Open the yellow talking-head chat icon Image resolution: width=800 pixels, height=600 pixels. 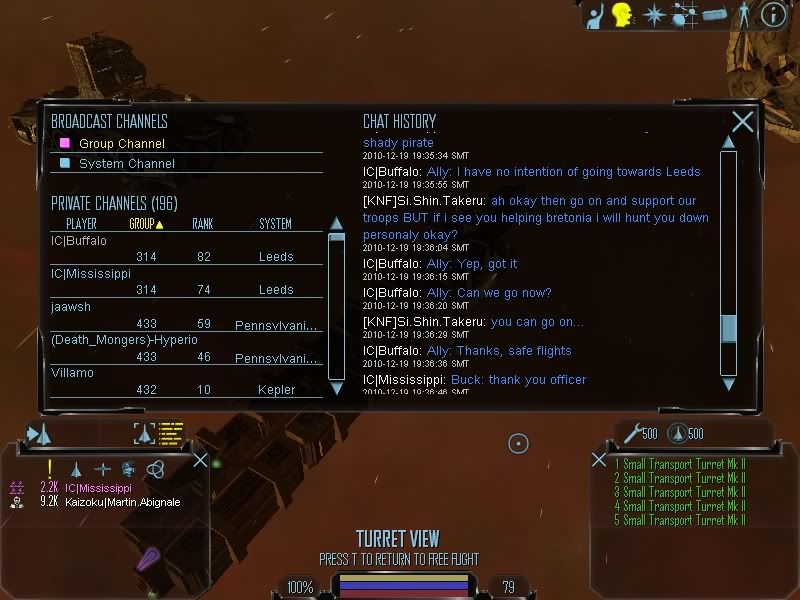point(623,15)
